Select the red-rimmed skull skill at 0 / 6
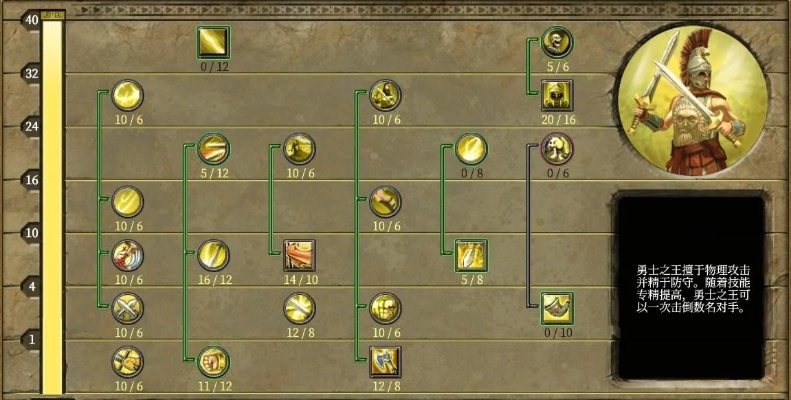Viewport: 791px width, 400px height. [557, 149]
